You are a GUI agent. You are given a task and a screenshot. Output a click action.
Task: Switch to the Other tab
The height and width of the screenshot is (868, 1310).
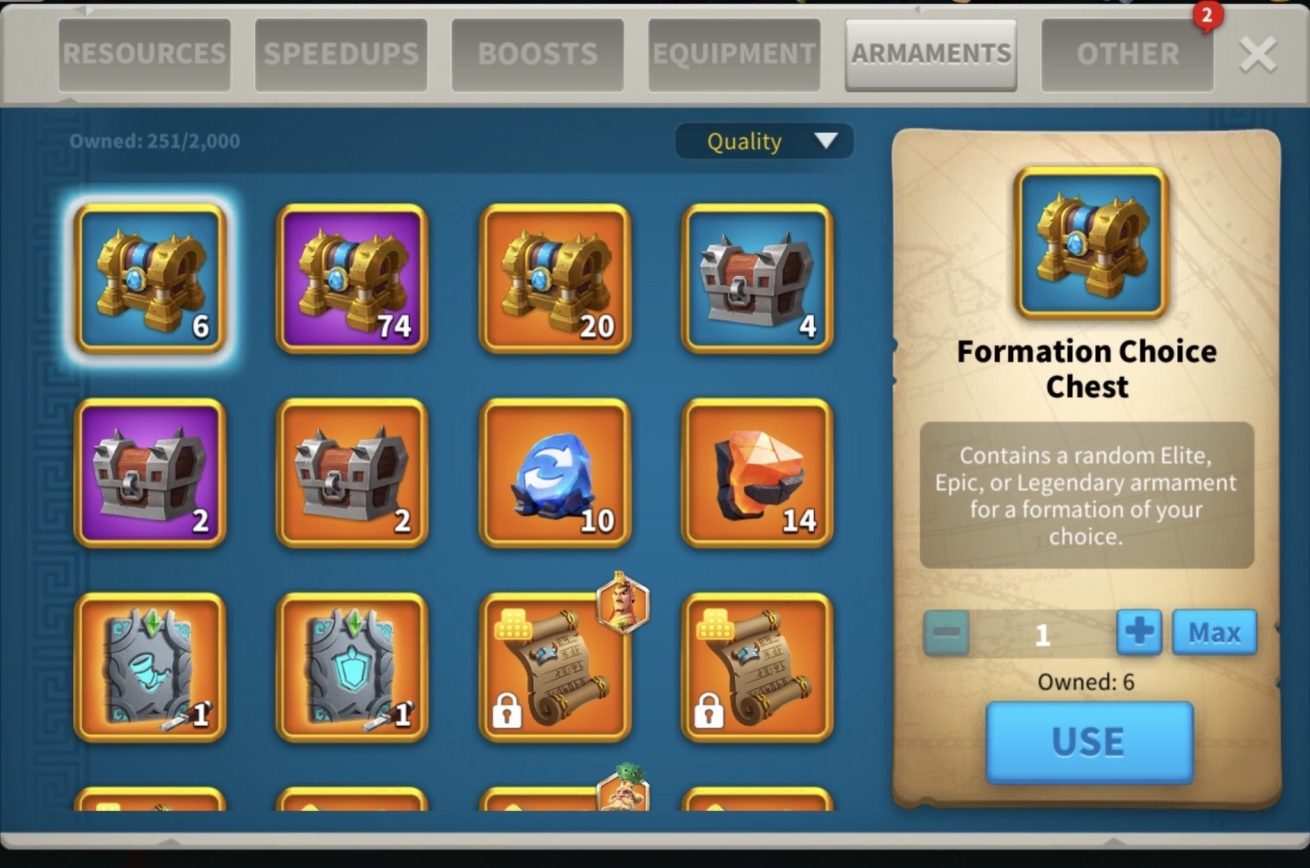pyautogui.click(x=1127, y=54)
